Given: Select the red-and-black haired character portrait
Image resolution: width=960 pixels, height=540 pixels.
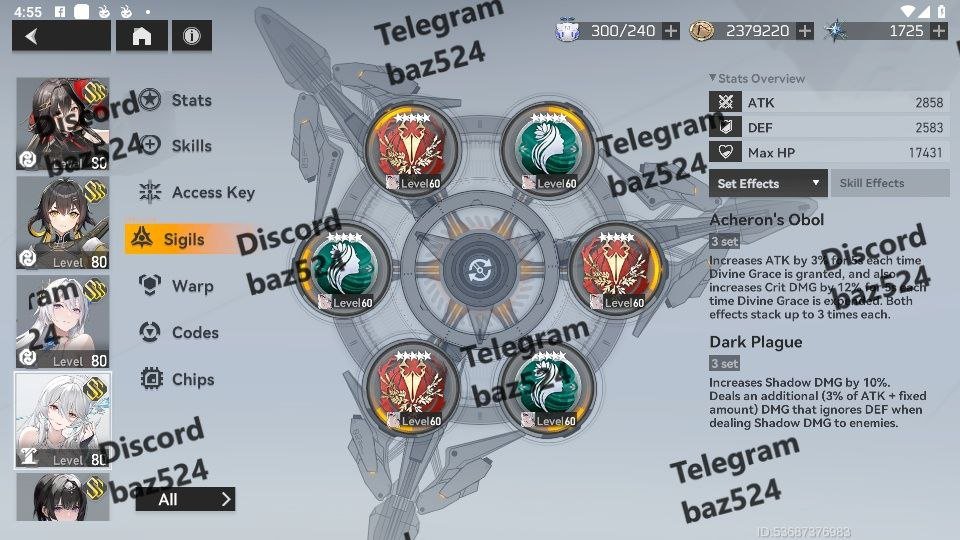Looking at the screenshot, I should click(63, 124).
